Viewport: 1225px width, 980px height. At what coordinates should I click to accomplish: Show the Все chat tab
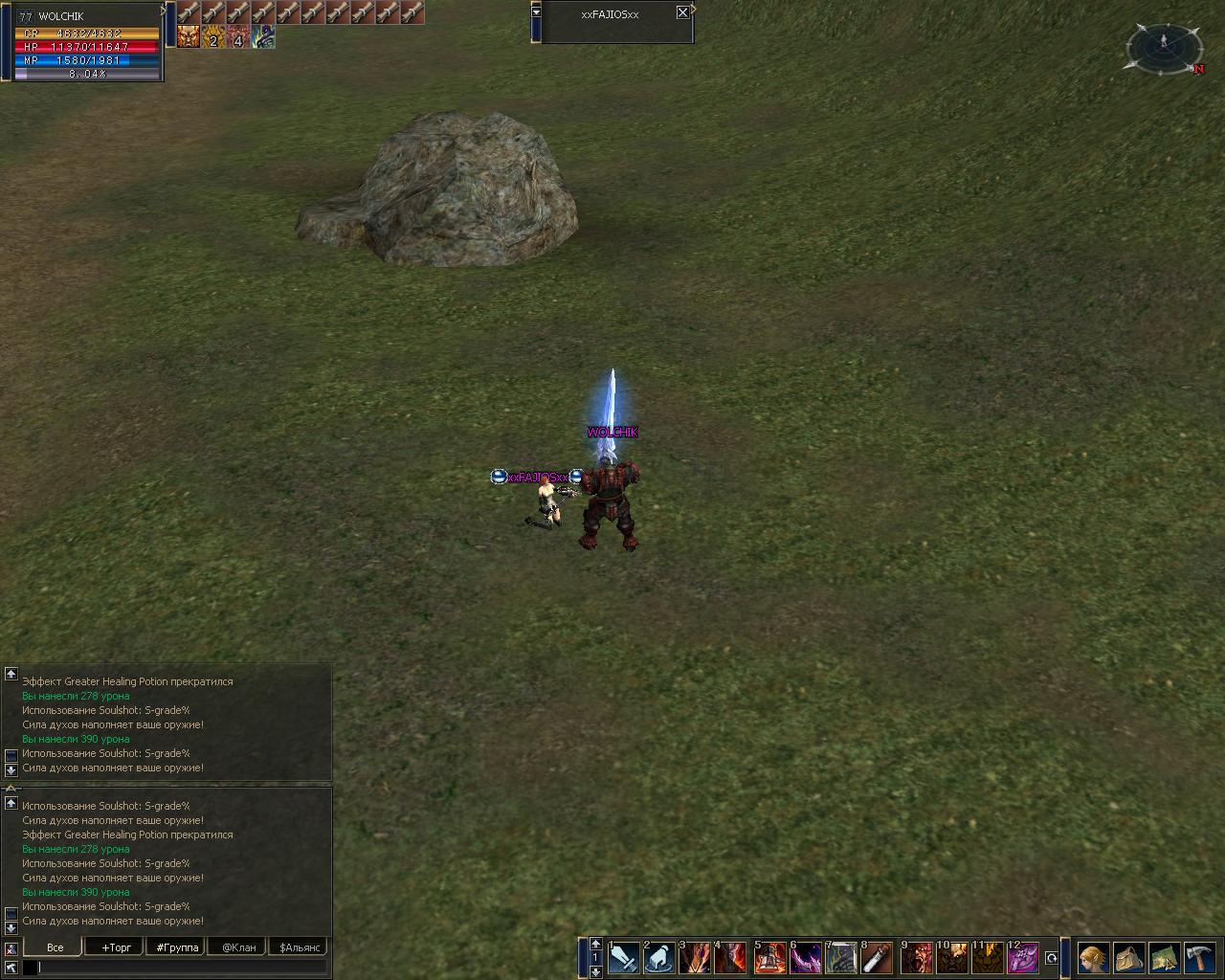55,947
